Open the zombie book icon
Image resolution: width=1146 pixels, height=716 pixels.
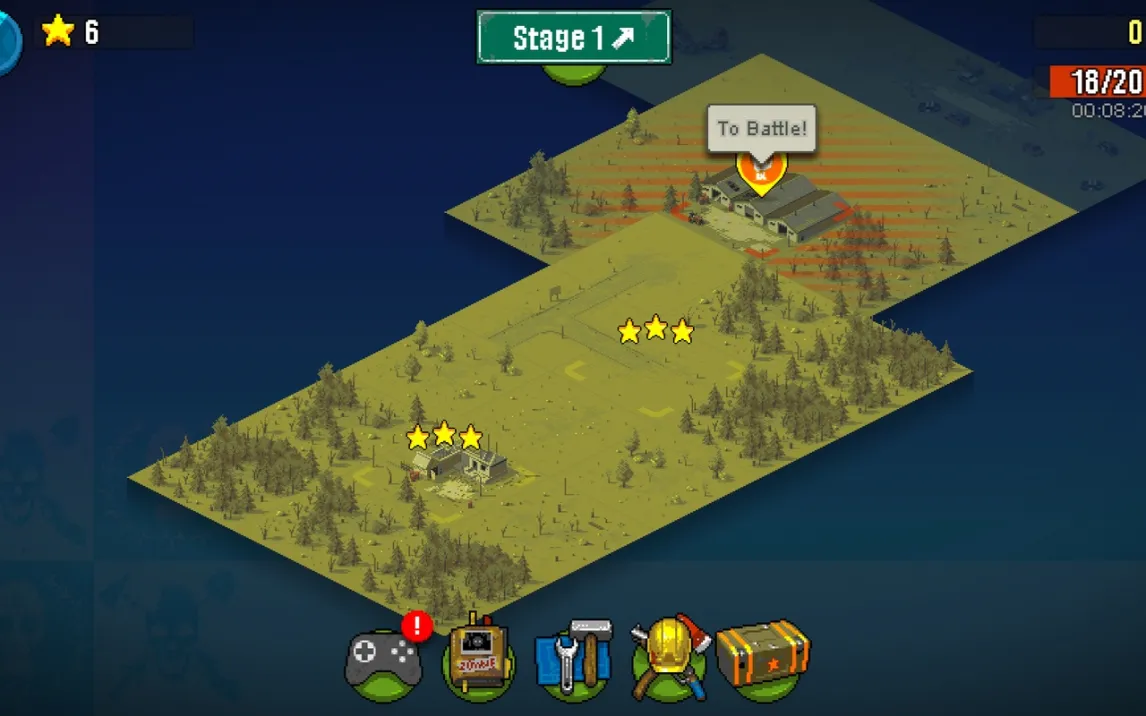(x=478, y=658)
